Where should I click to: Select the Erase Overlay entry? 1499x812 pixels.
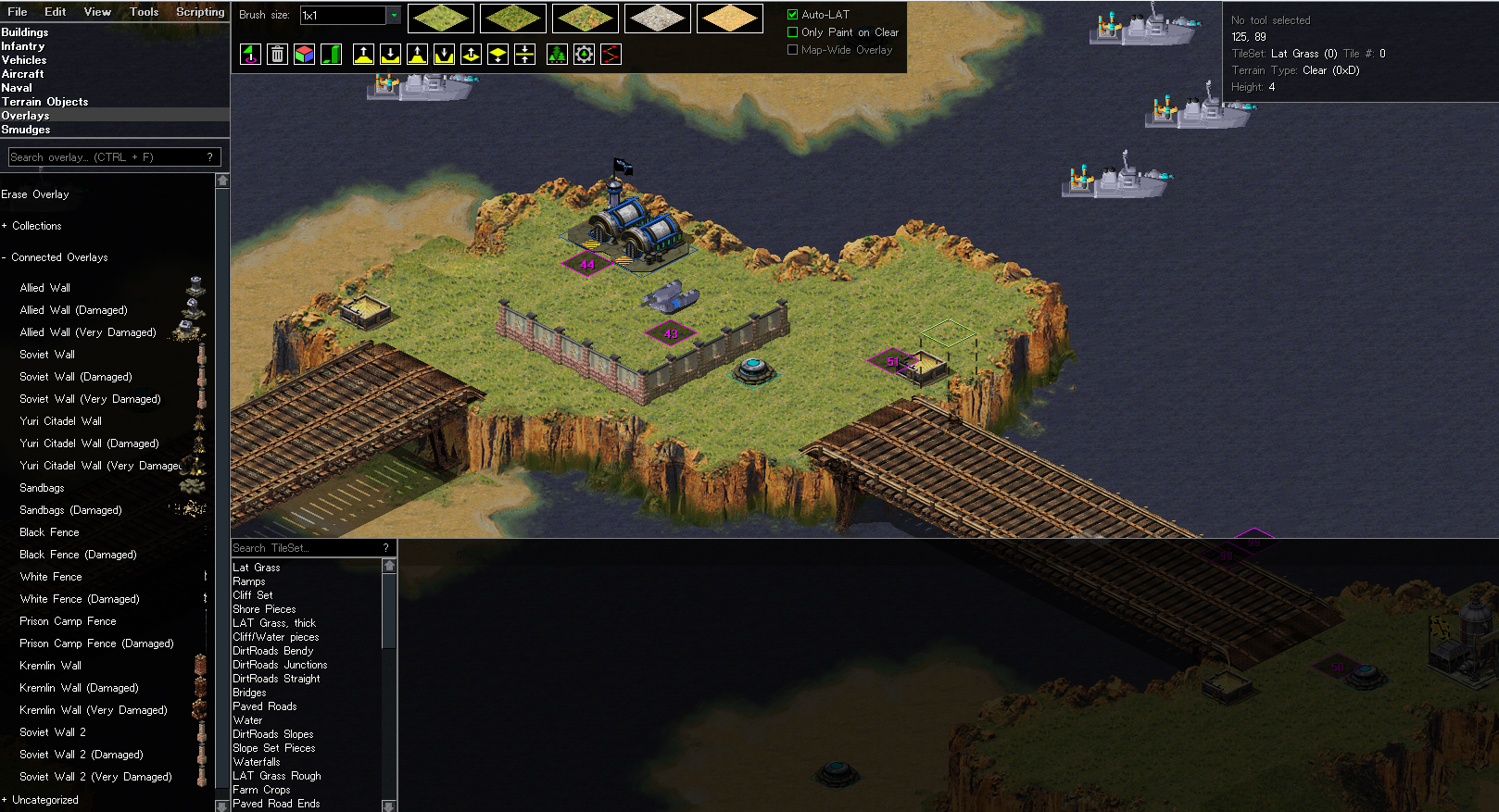click(x=35, y=194)
